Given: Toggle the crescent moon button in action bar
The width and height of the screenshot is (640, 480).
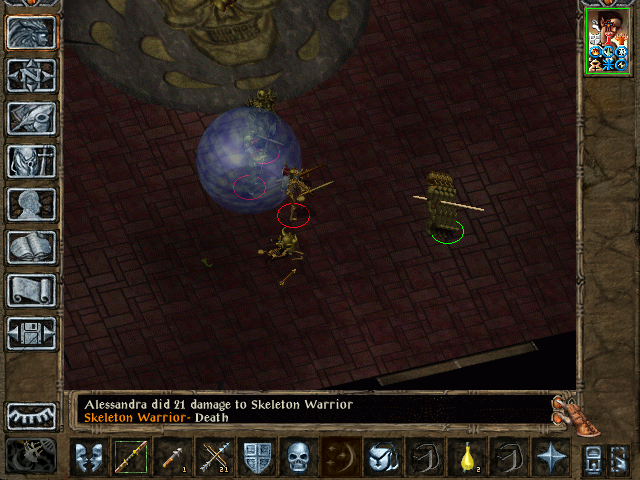Looking at the screenshot, I should tap(341, 457).
